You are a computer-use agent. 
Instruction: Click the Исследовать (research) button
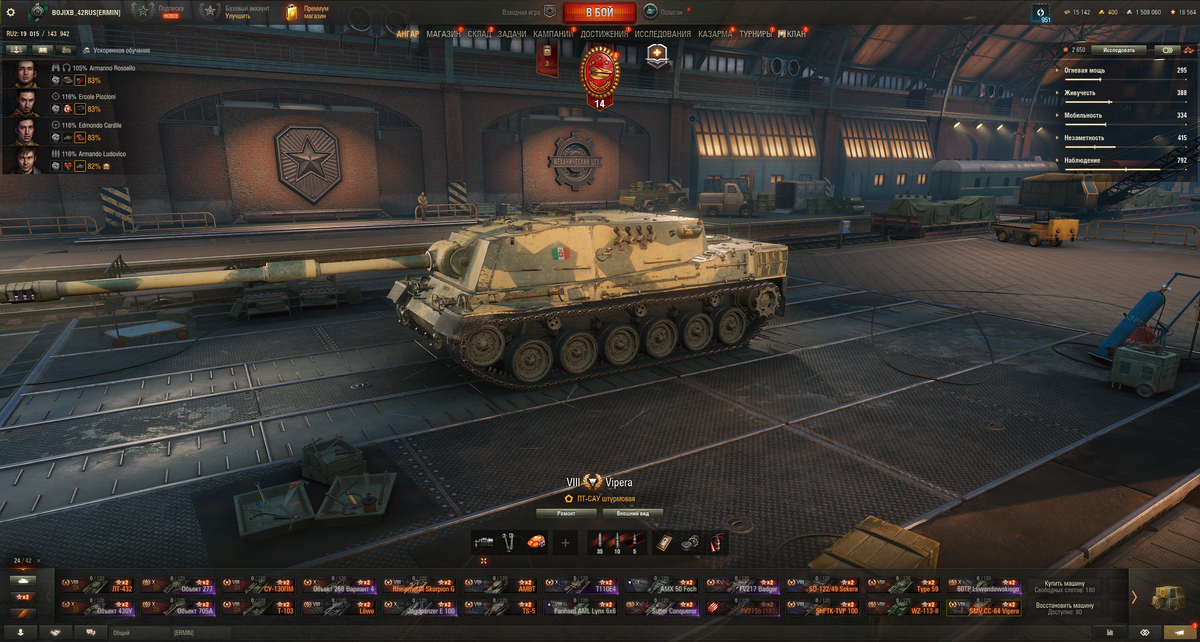point(1119,49)
